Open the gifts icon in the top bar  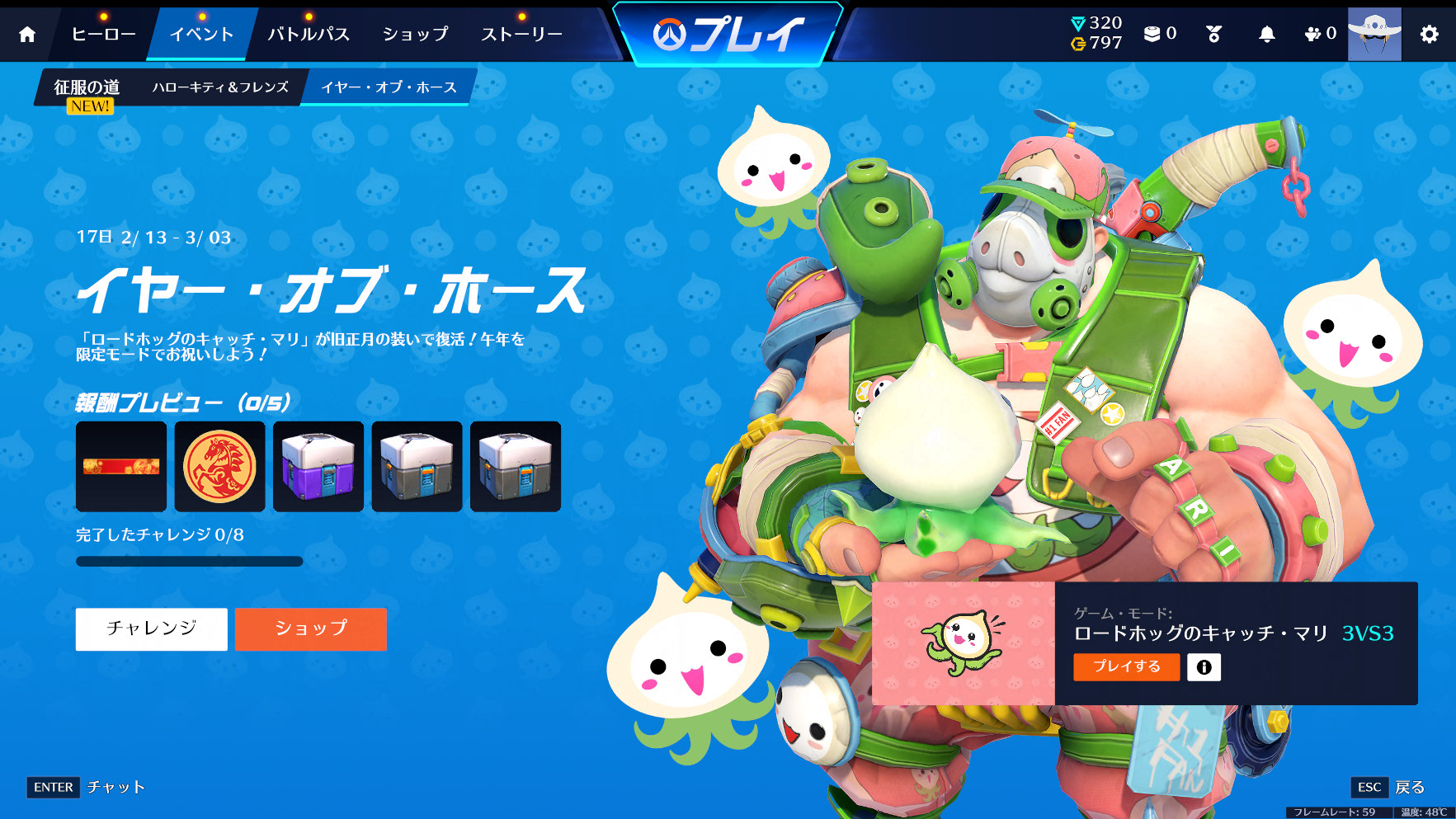(x=1211, y=34)
